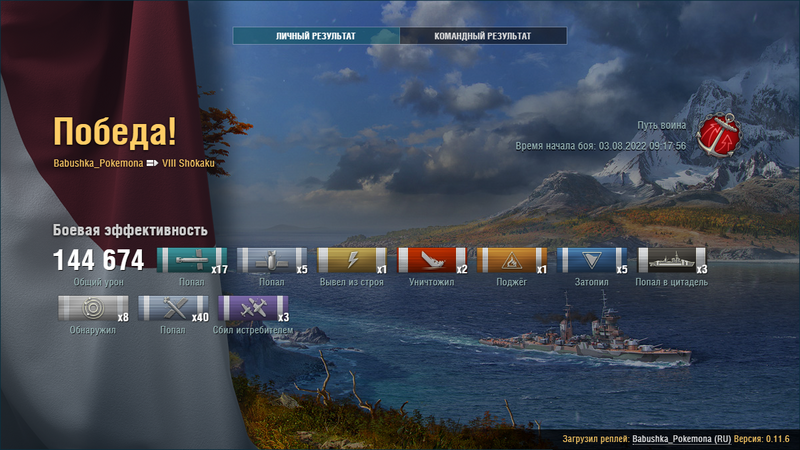The width and height of the screenshot is (800, 450).
Task: Choose the purple Сбил истребителем ribbon
Action: tap(248, 309)
